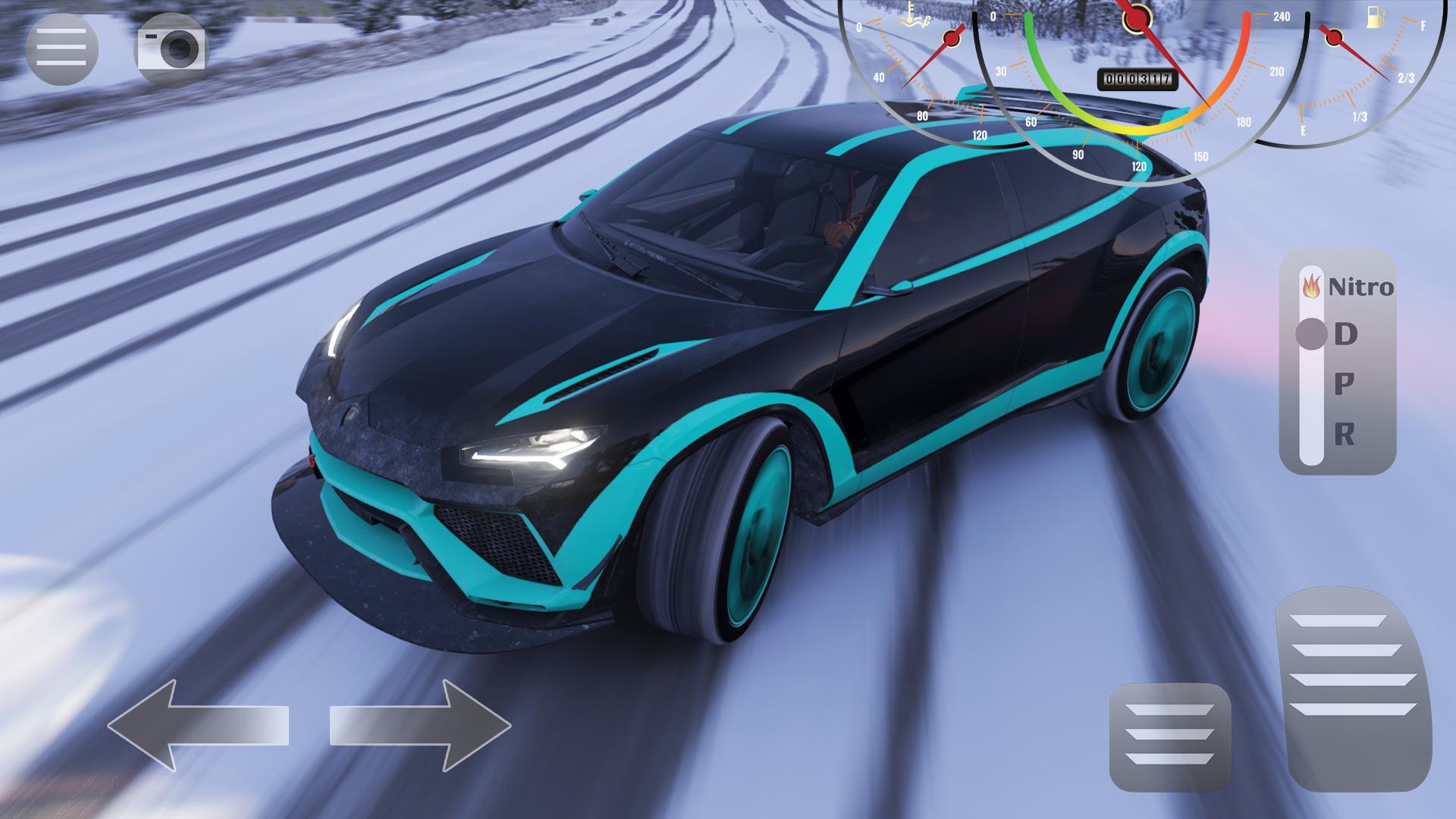Viewport: 1456px width, 819px height.
Task: Hit the brake pedal
Action: [x=1169, y=736]
